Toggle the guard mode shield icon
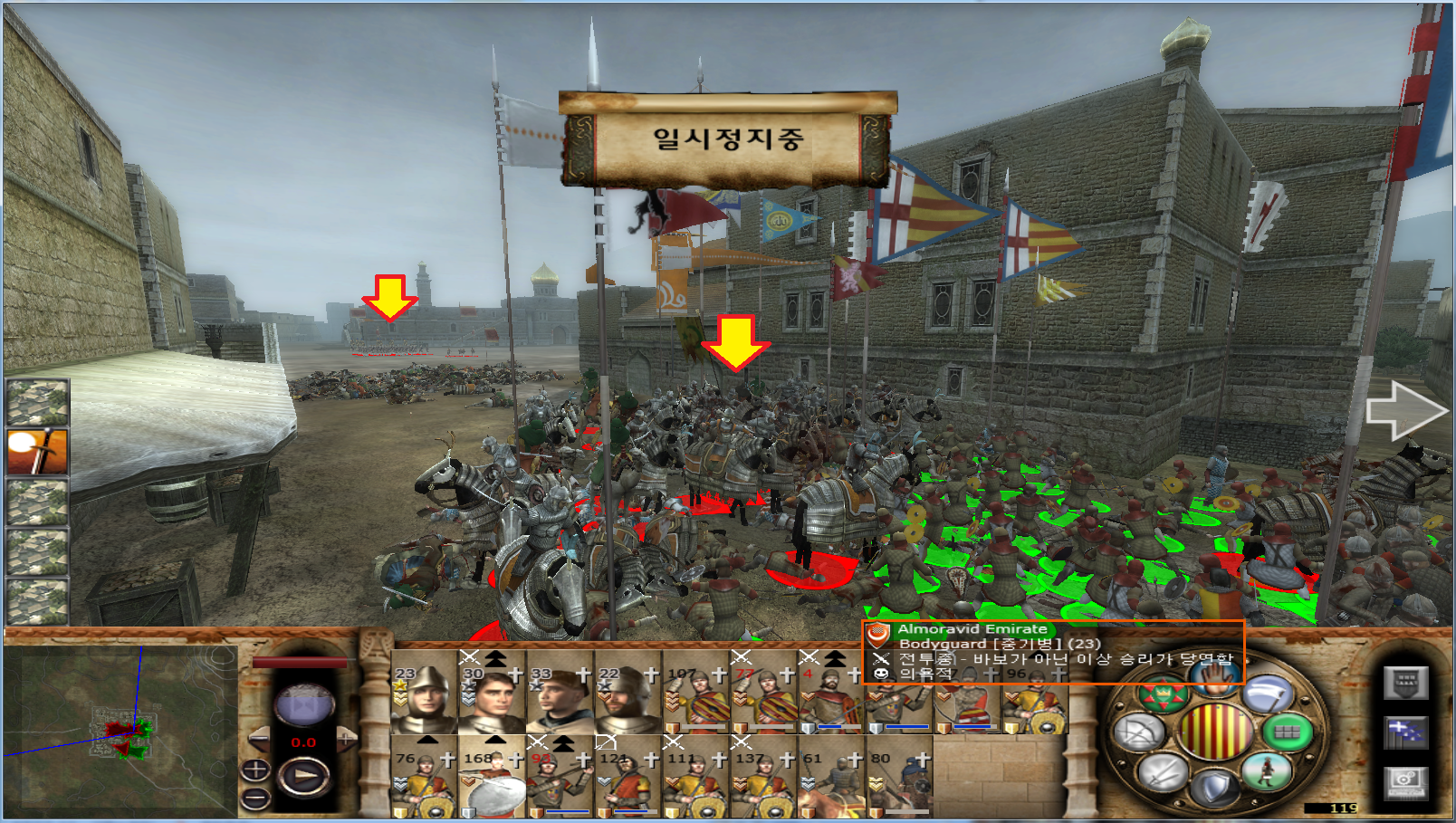 (x=1215, y=788)
